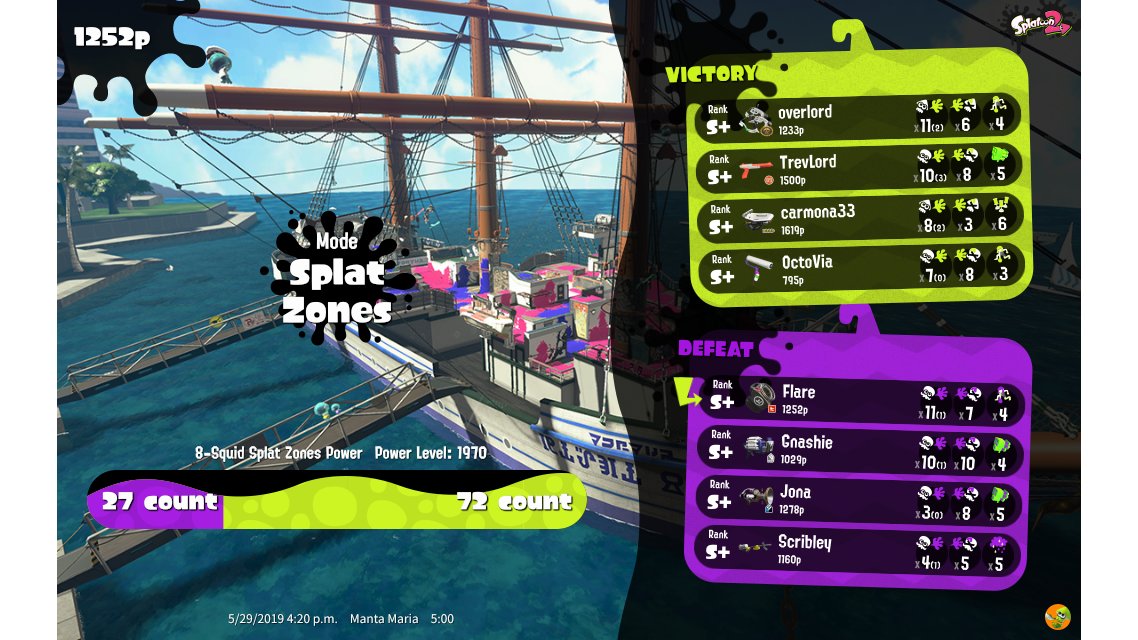Select overlord's row on the victory team
The height and width of the screenshot is (640, 1138).
[x=858, y=117]
